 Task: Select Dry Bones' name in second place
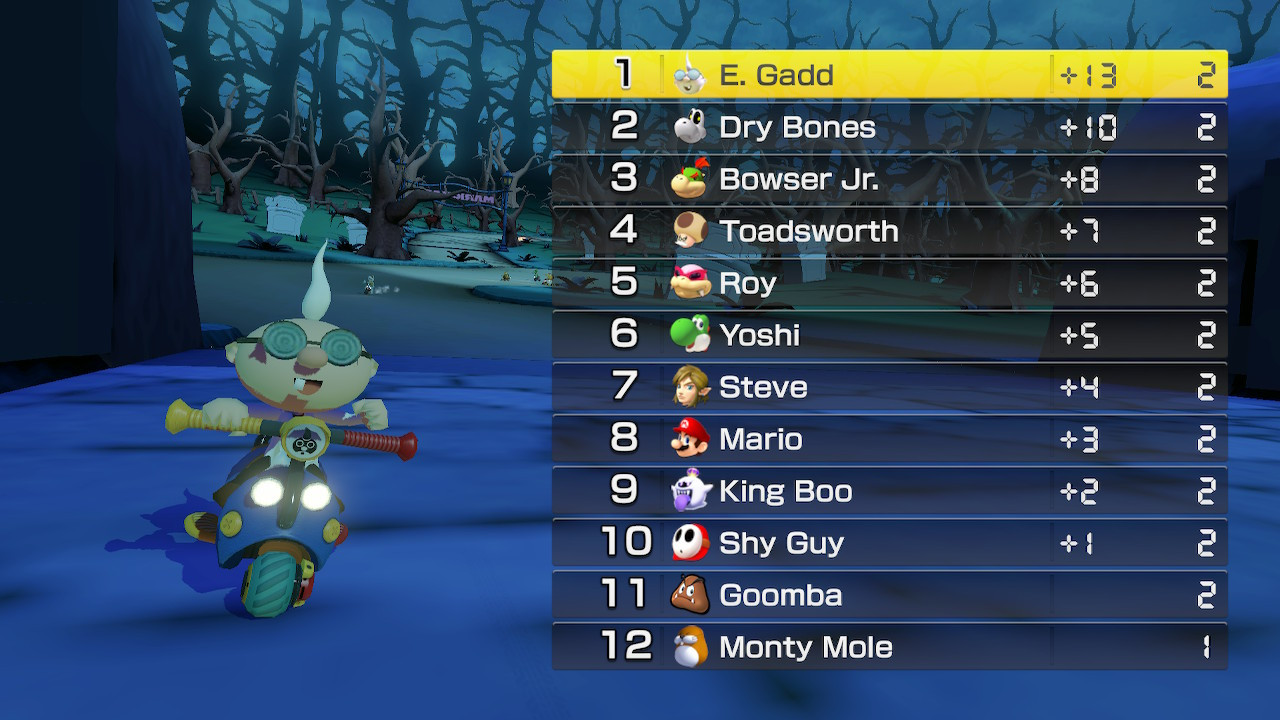pos(797,127)
